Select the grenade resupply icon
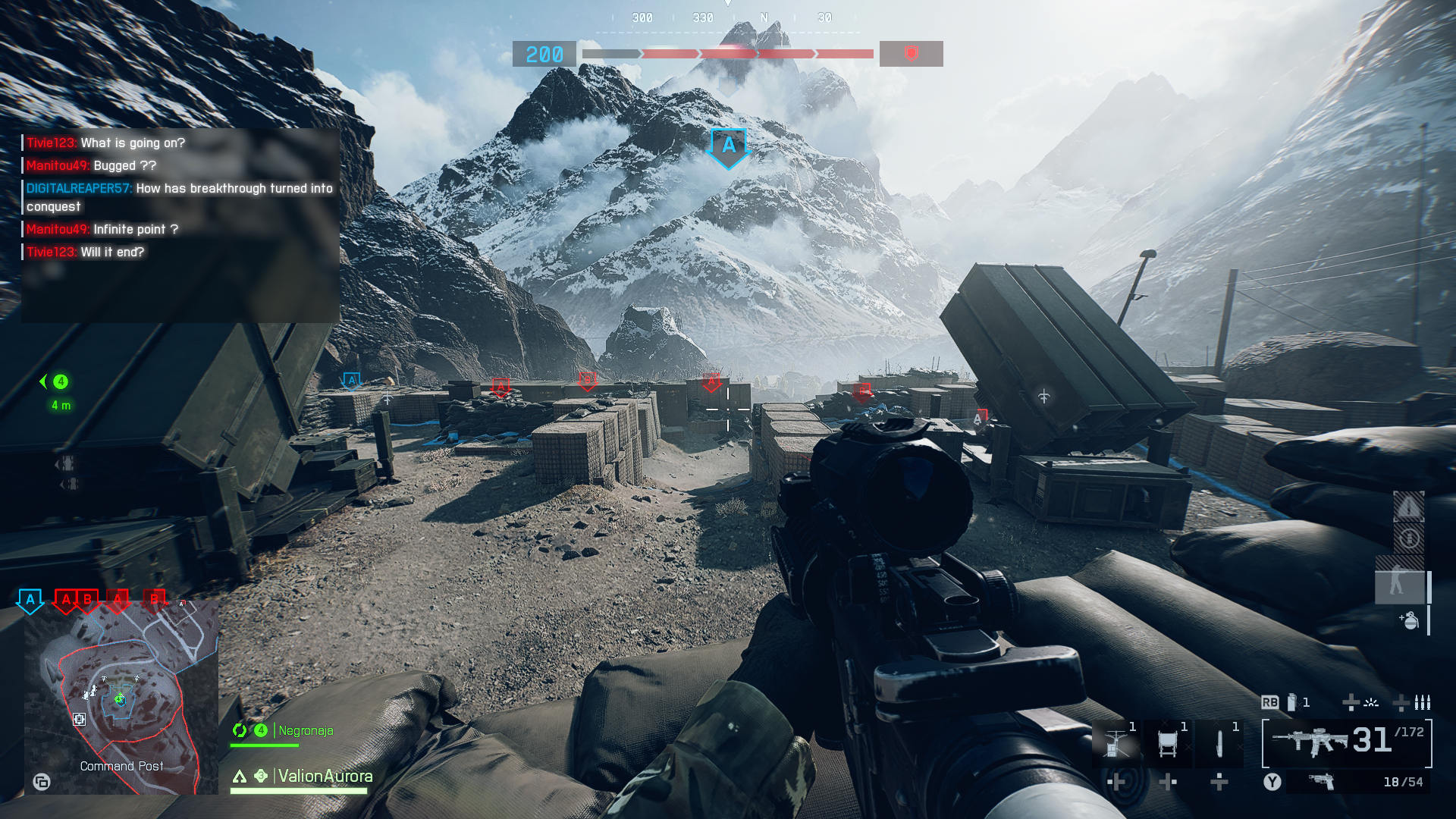The image size is (1456, 819). 1410,620
